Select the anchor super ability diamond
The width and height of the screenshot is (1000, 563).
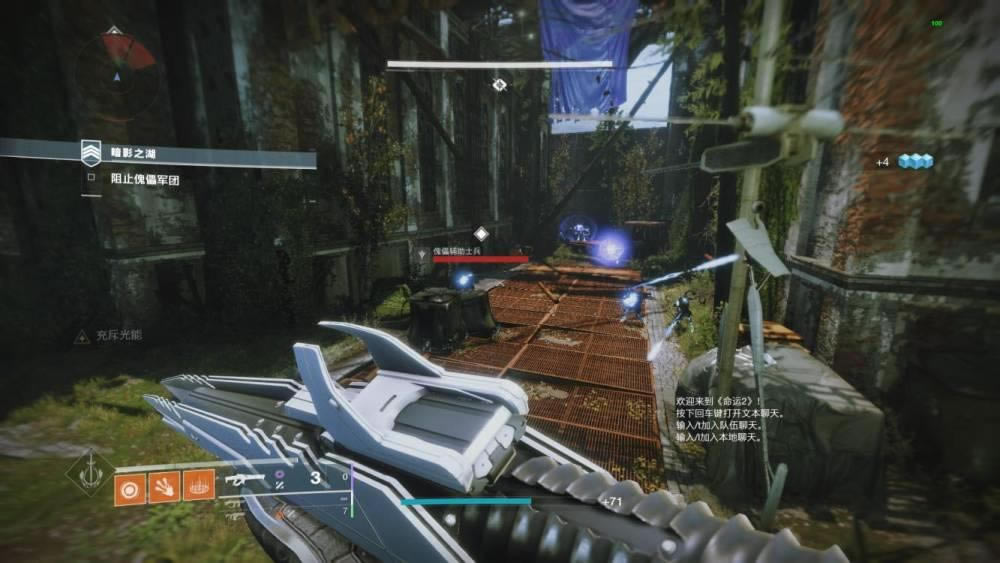coord(90,472)
